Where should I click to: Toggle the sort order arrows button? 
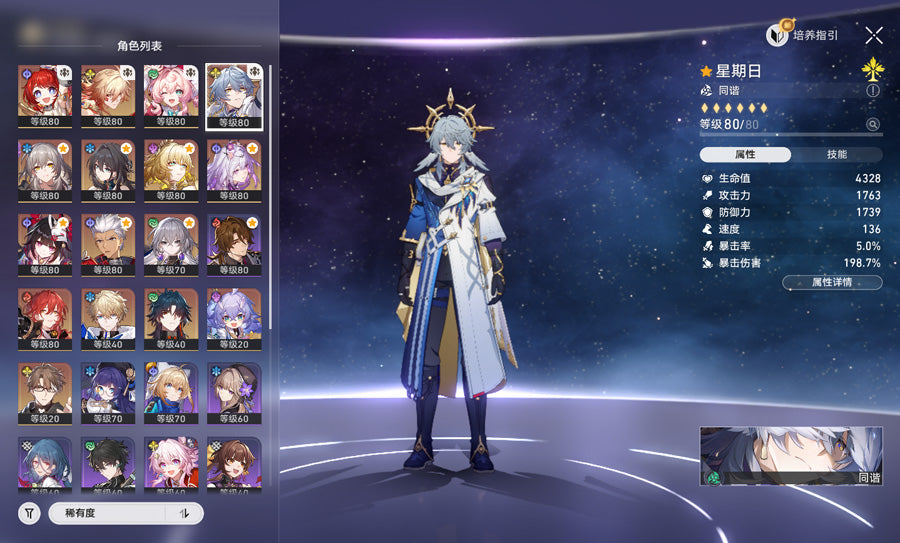tap(184, 513)
